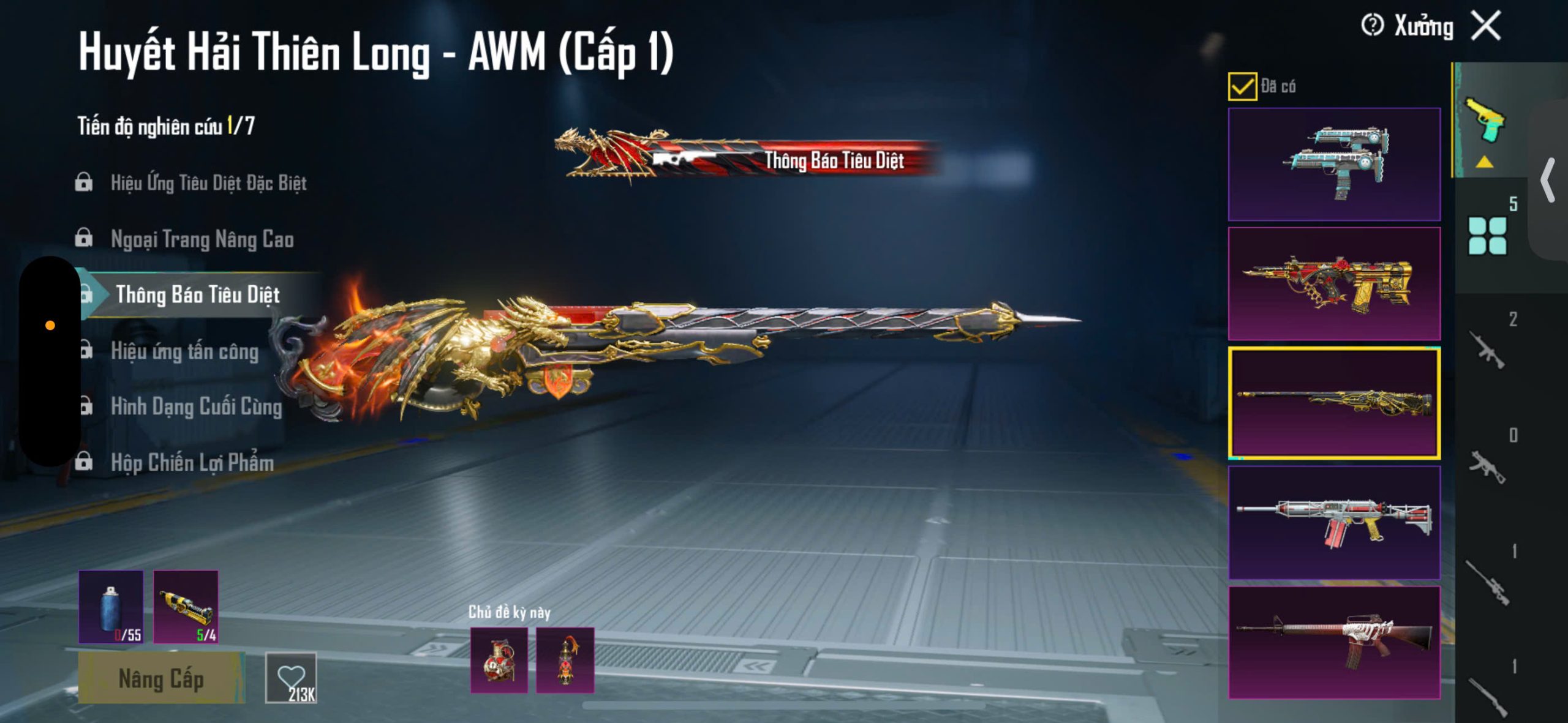
Task: Switch to the all-categories grid tab
Action: 1487,236
